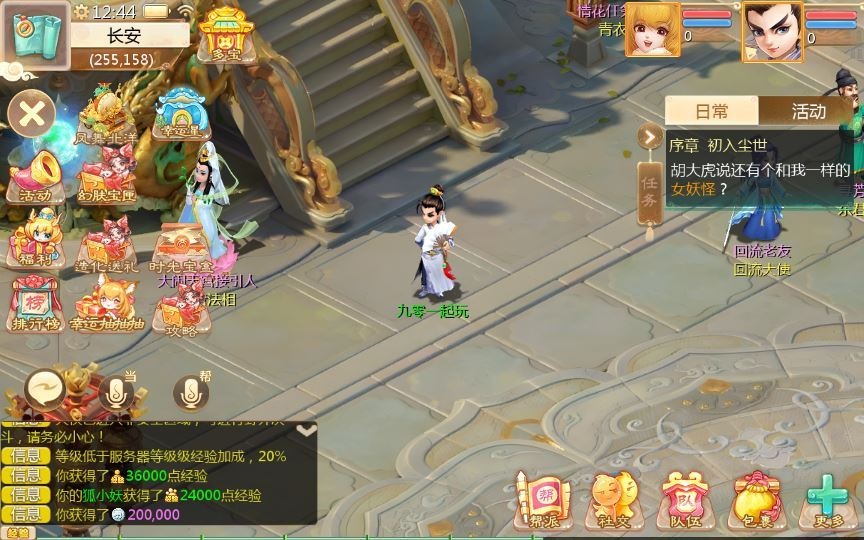Switch to the 活动 quest tab

808,111
